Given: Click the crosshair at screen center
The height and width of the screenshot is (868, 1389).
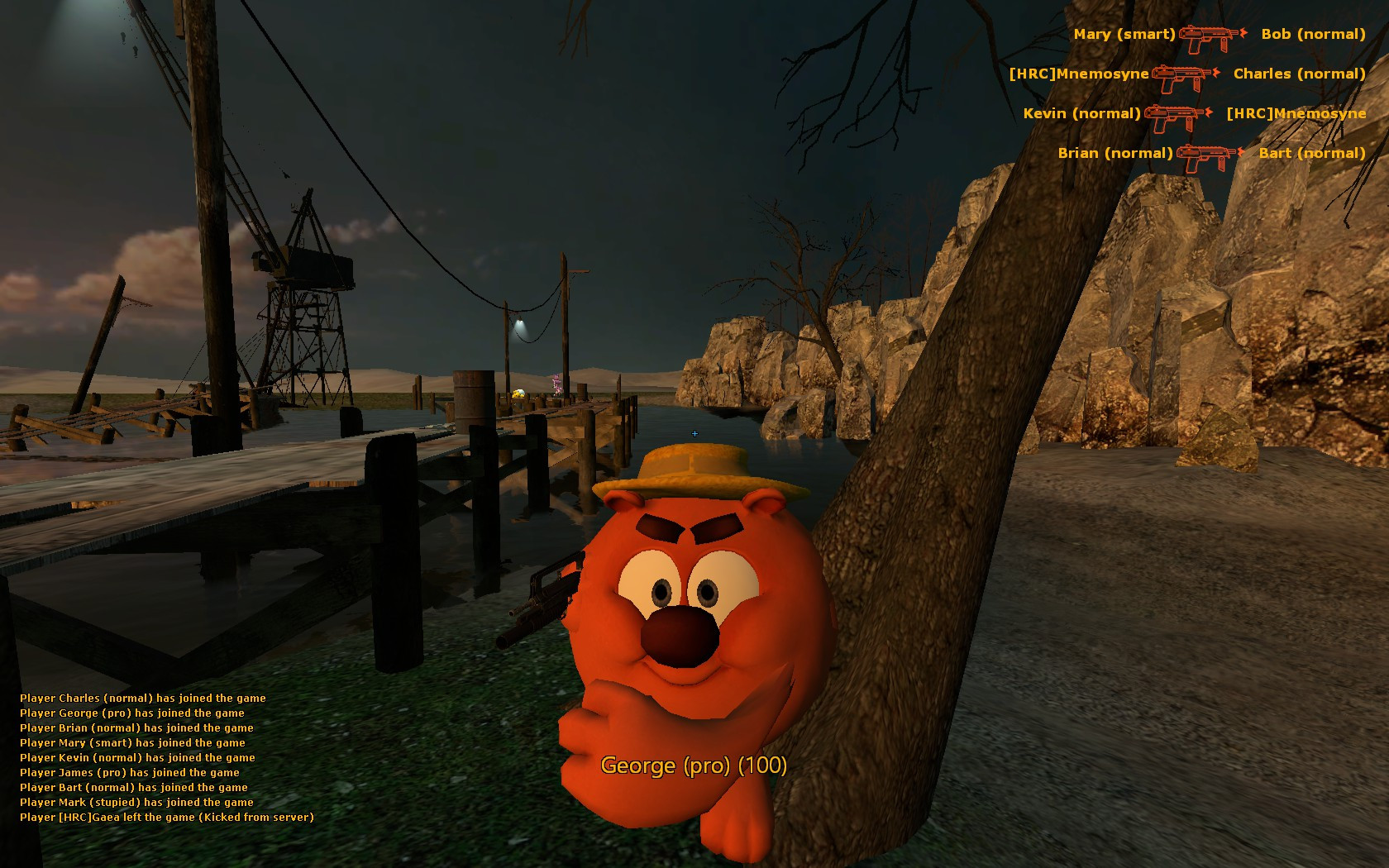Looking at the screenshot, I should coord(694,432).
